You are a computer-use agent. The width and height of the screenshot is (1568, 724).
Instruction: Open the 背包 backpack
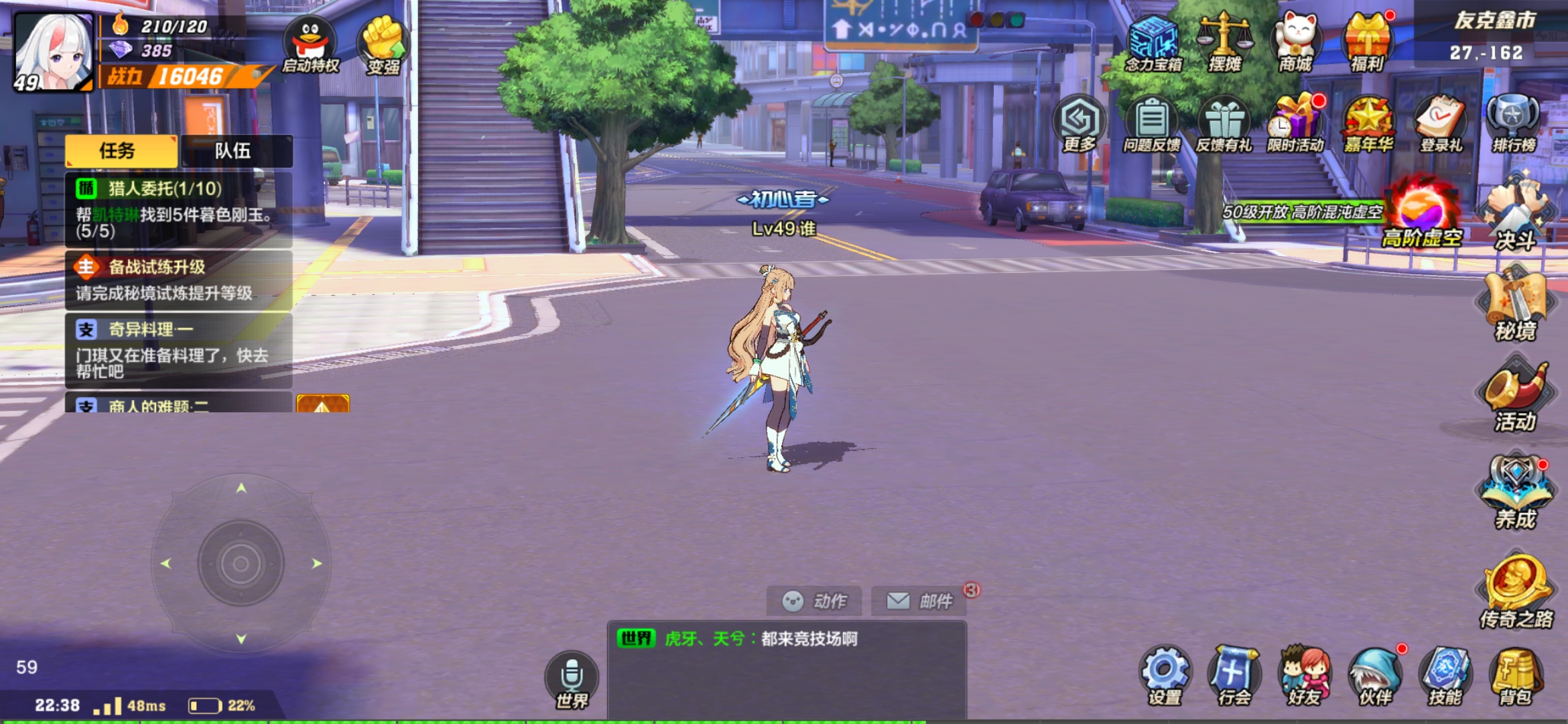(1515, 676)
